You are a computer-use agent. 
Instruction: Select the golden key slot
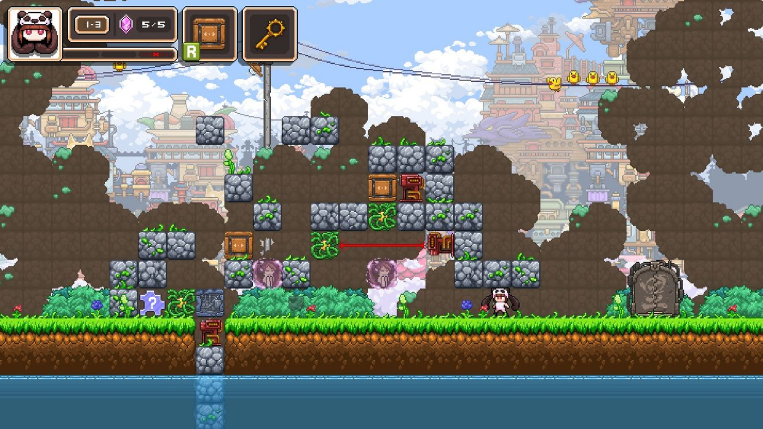[268, 33]
